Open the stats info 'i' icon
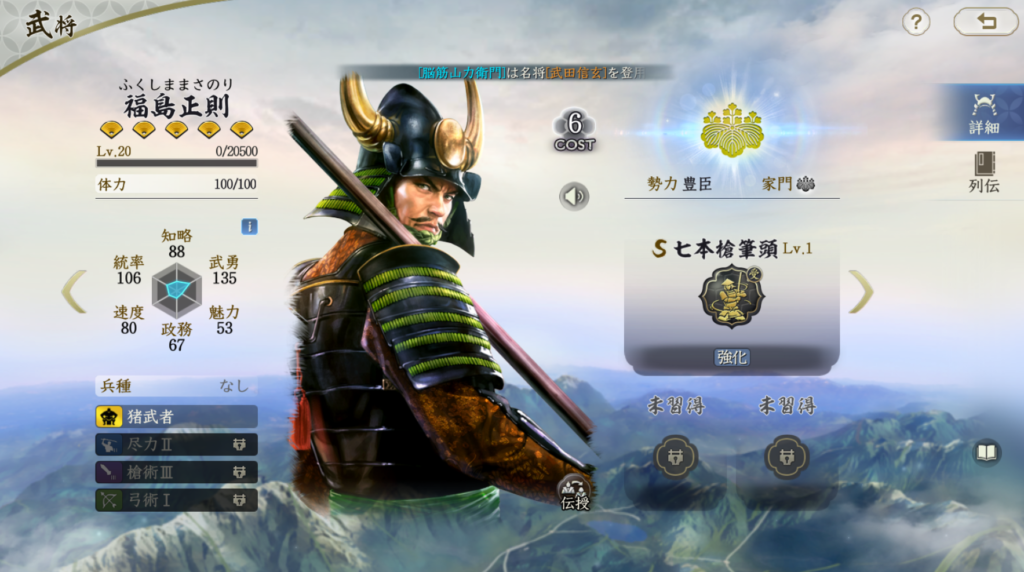The width and height of the screenshot is (1024, 572). coord(249,226)
